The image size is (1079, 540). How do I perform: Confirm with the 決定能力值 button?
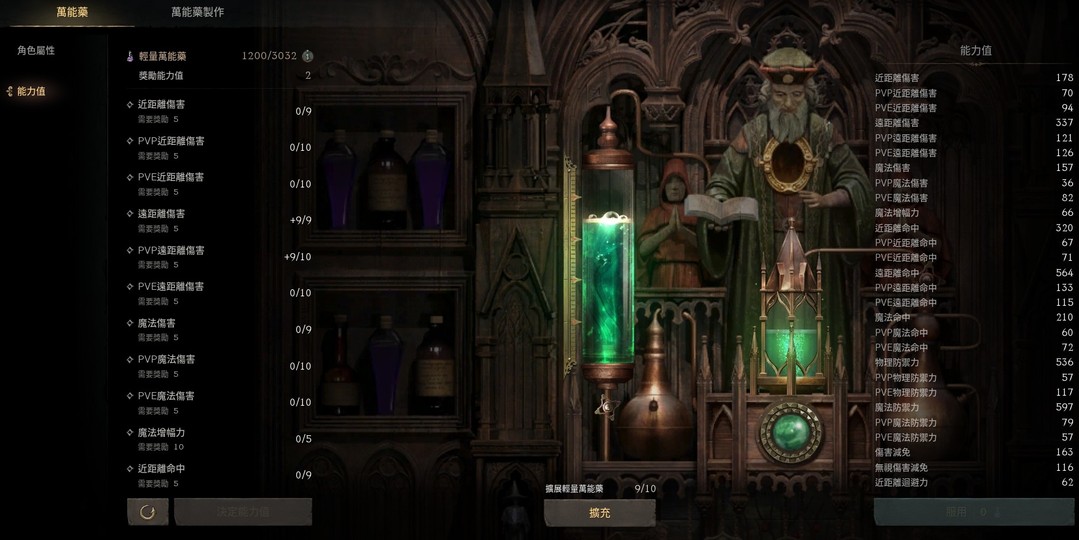tap(243, 512)
